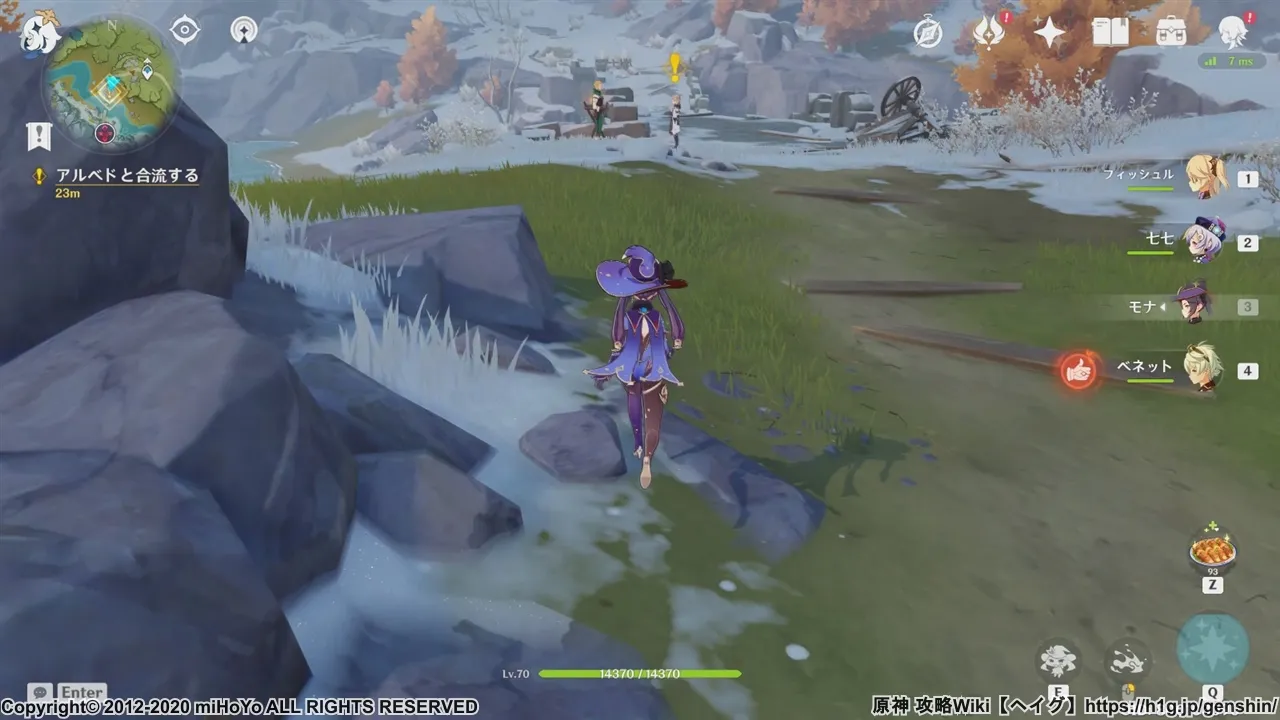Open the Paimon menu in top-left corner
Viewport: 1280px width, 720px height.
tap(40, 33)
